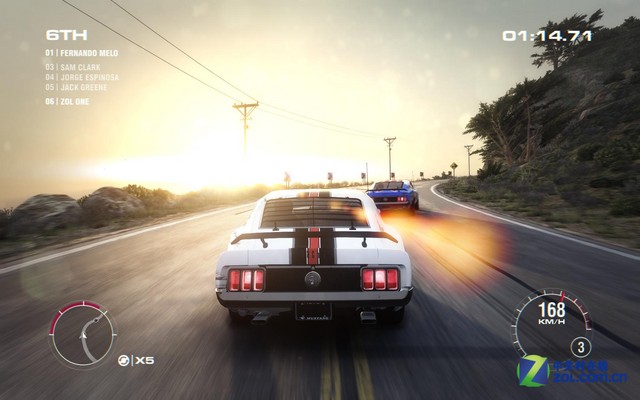Click the circular track minimap
640x400 pixels.
(83, 335)
